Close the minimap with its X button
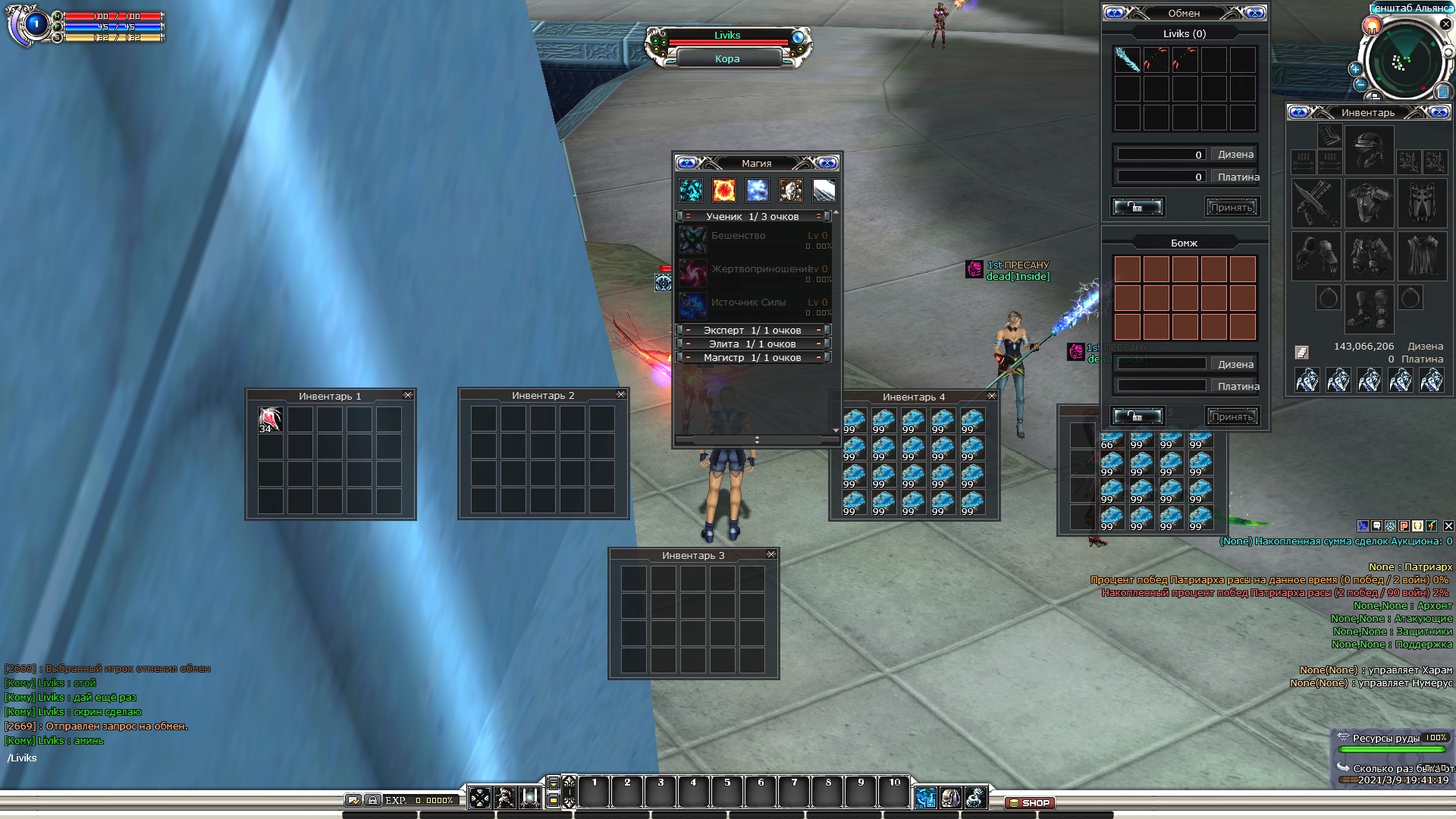Screen dimensions: 1456x819 click(1445, 24)
